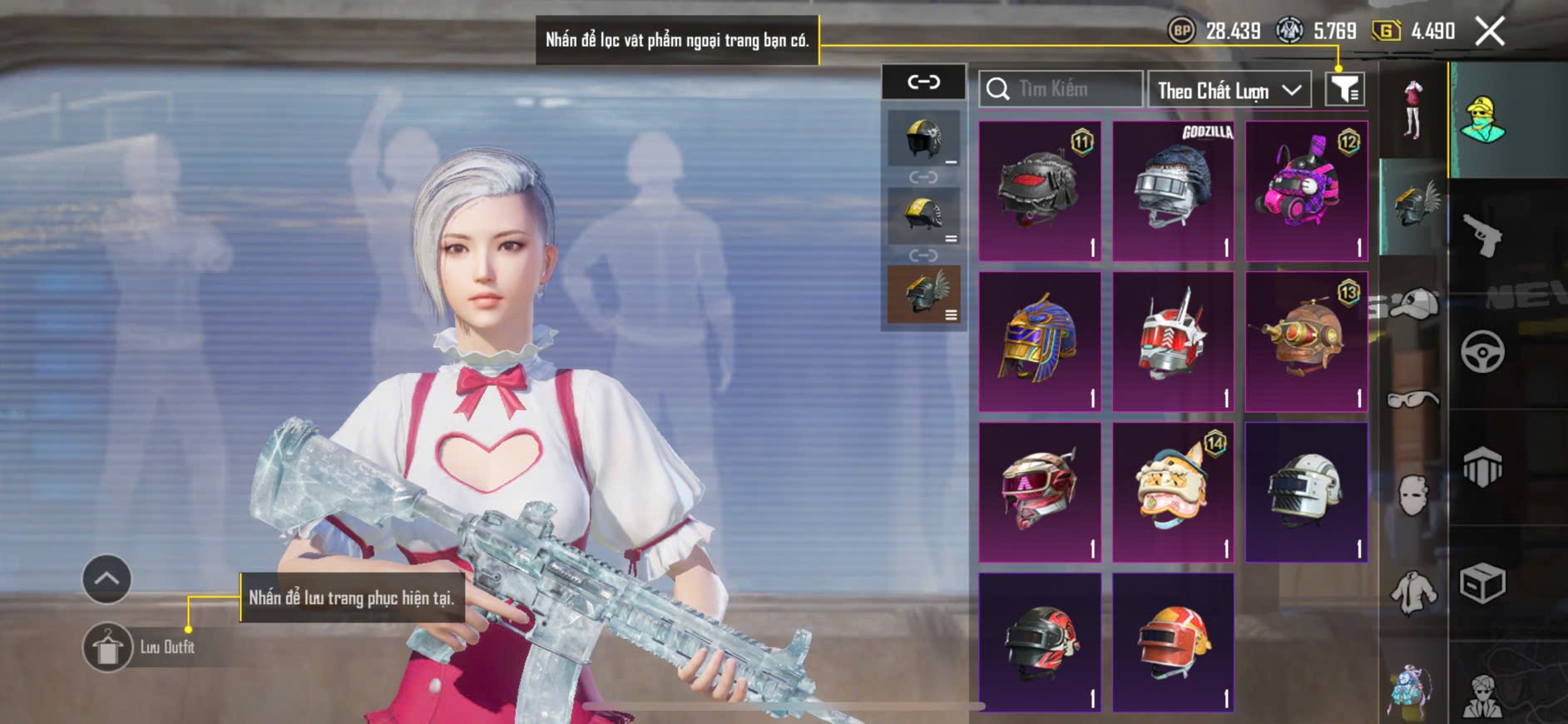Choose the pink rabbit helmet skin
Image resolution: width=1568 pixels, height=724 pixels.
click(1306, 191)
